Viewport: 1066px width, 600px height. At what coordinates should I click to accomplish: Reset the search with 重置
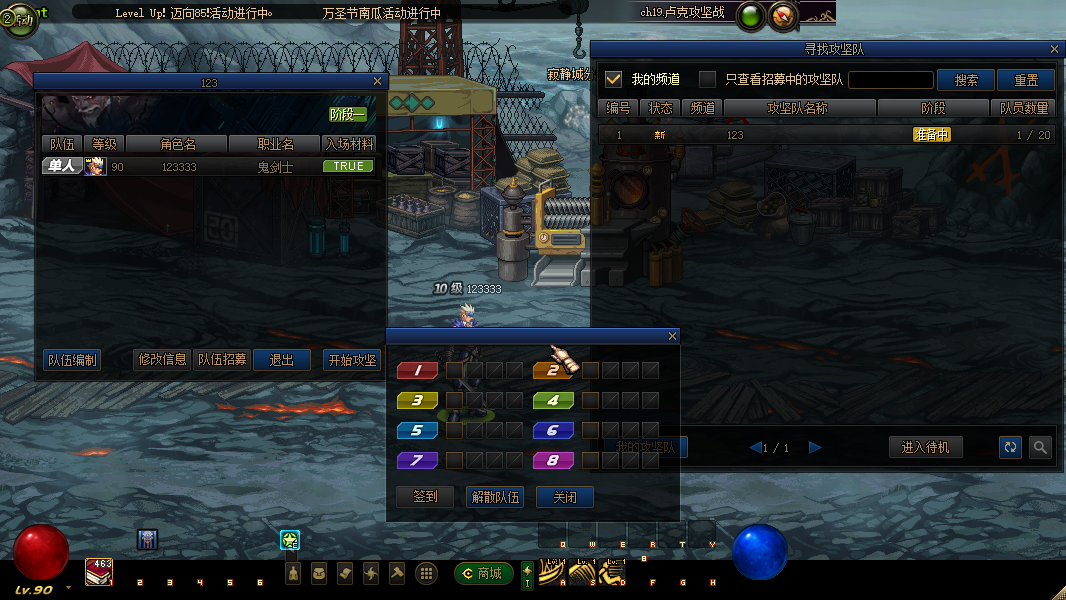click(x=1026, y=80)
